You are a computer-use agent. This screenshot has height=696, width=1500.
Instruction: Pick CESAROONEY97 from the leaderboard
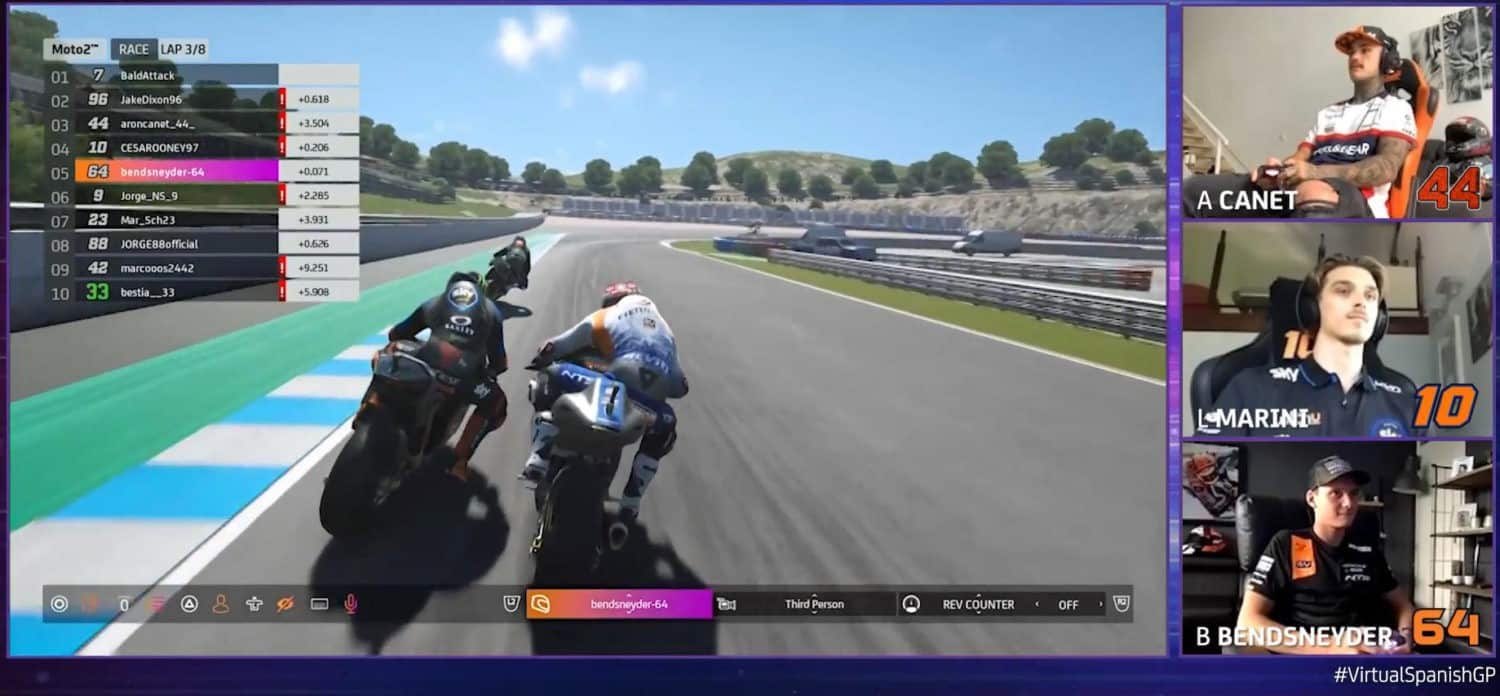pos(160,148)
